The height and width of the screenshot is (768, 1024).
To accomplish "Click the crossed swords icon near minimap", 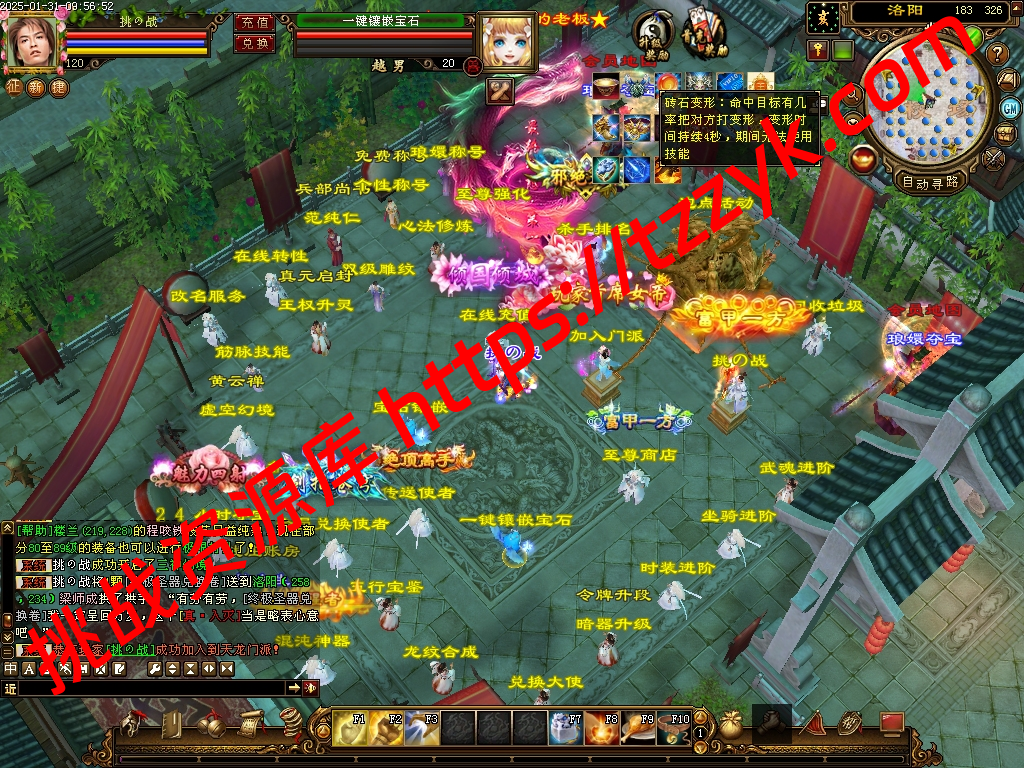I will pyautogui.click(x=993, y=157).
